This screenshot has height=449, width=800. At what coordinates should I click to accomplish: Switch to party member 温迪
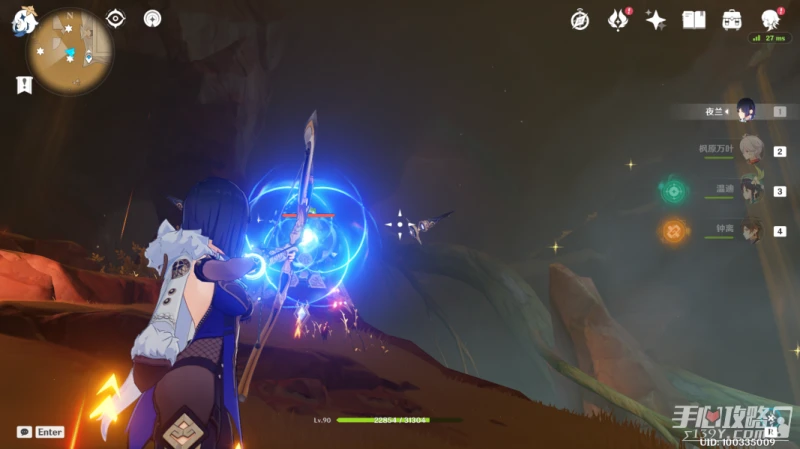pyautogui.click(x=748, y=190)
